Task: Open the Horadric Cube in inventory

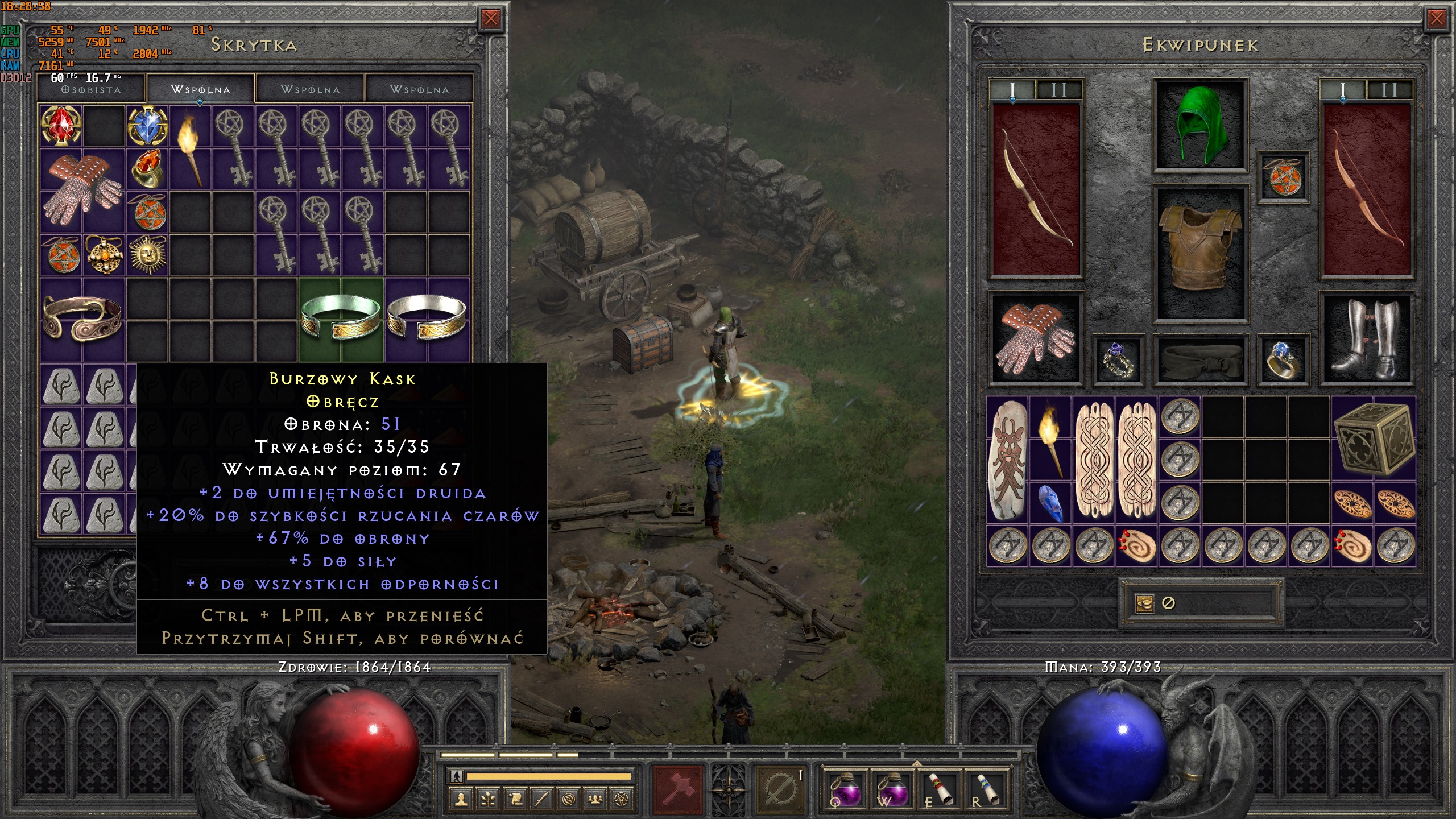Action: [1373, 437]
